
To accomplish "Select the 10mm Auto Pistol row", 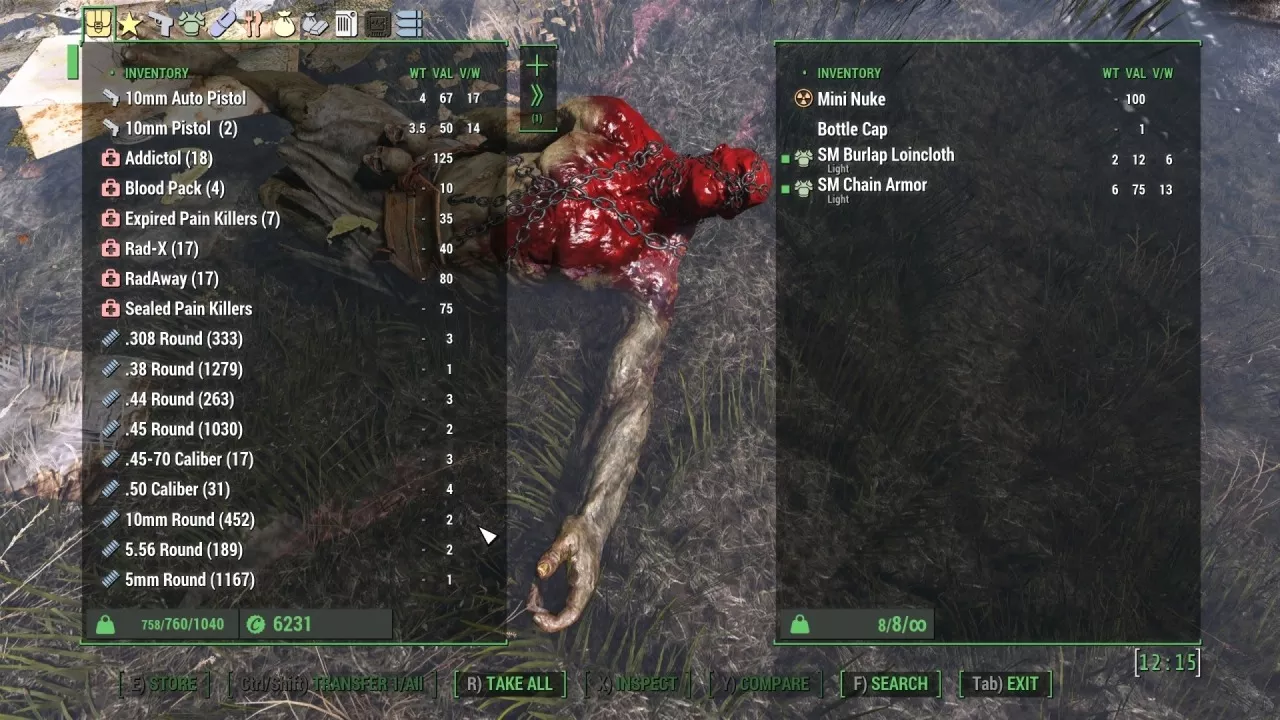I will click(185, 98).
